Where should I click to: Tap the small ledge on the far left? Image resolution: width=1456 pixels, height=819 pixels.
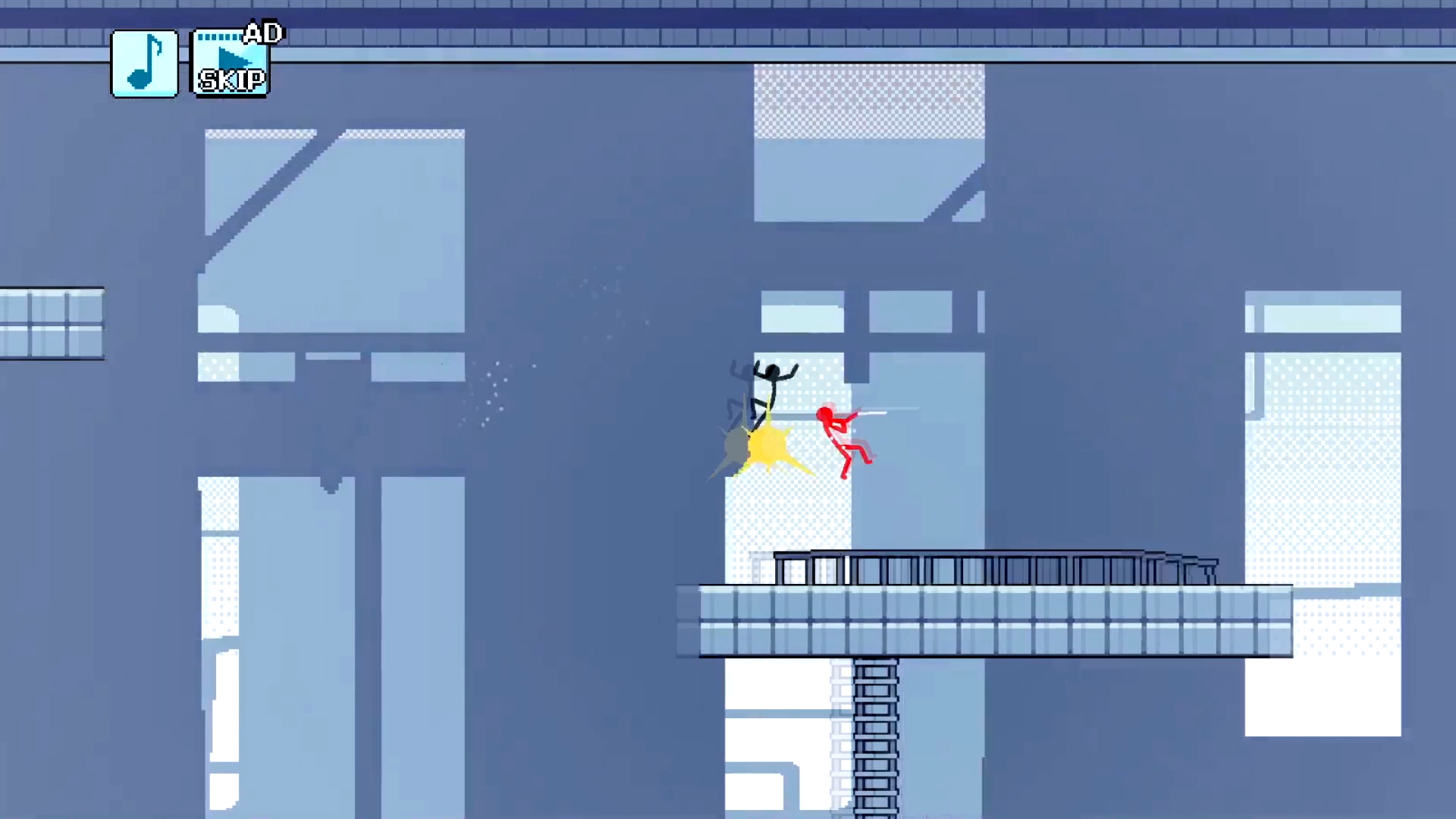tap(49, 322)
